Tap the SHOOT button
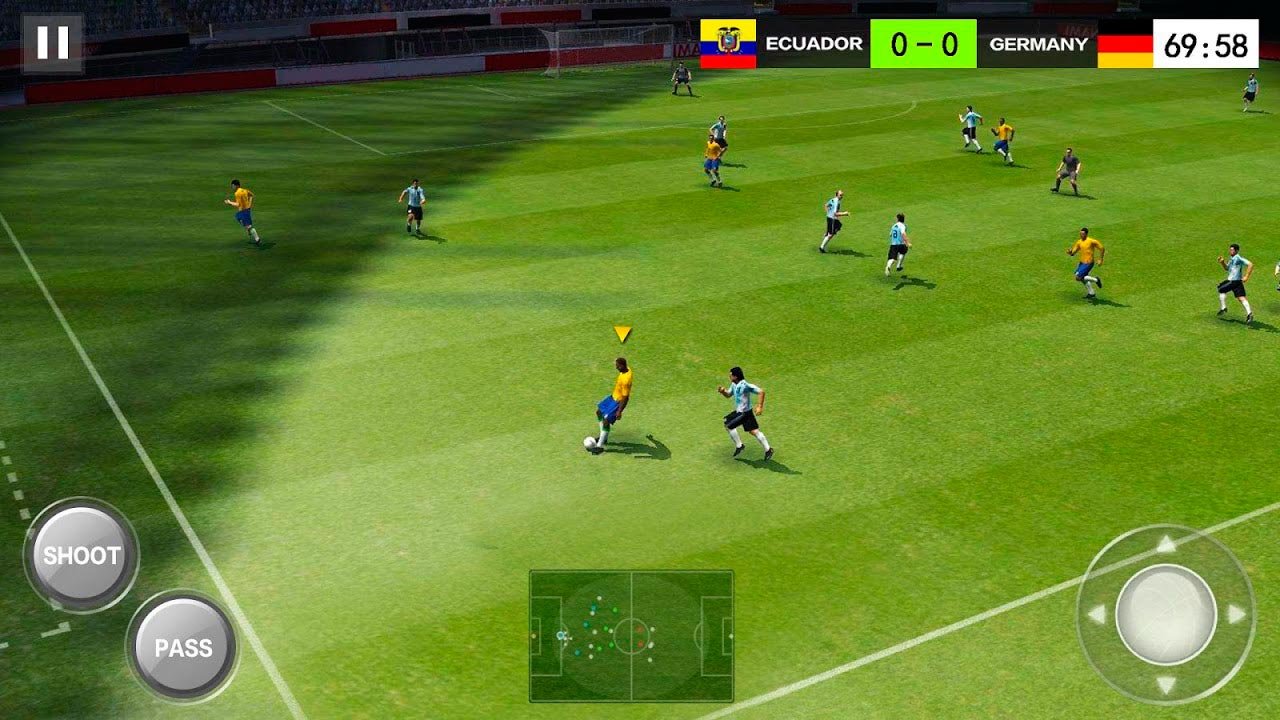The width and height of the screenshot is (1280, 720). coord(81,555)
